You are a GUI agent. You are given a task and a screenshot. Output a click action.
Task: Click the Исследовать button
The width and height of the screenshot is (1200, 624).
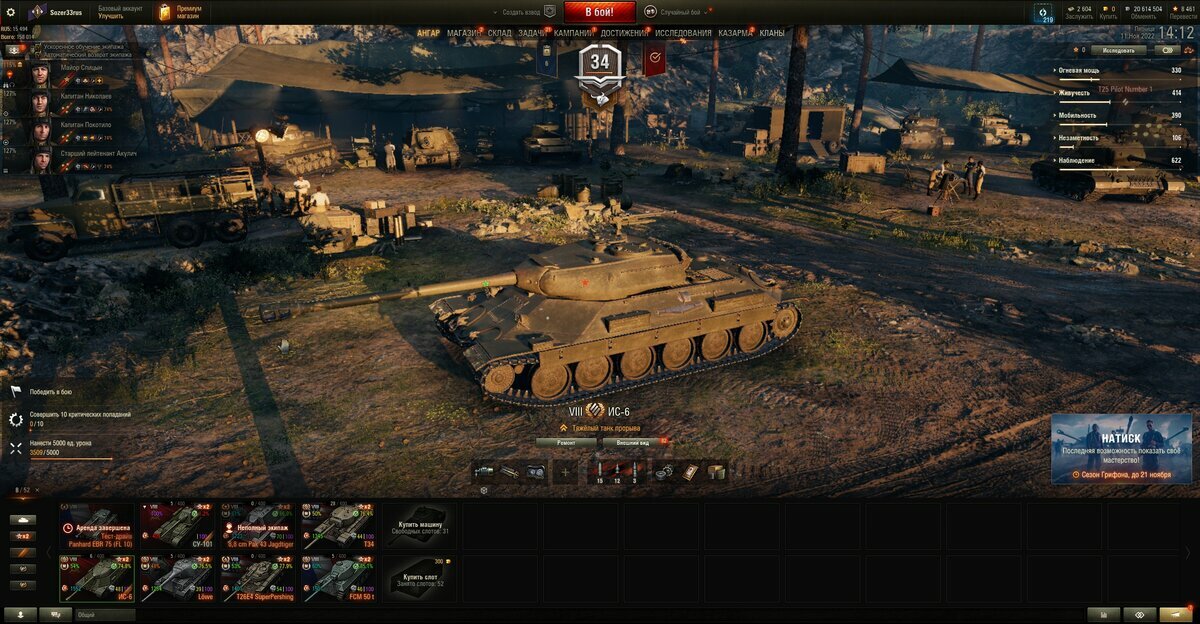click(x=1118, y=50)
